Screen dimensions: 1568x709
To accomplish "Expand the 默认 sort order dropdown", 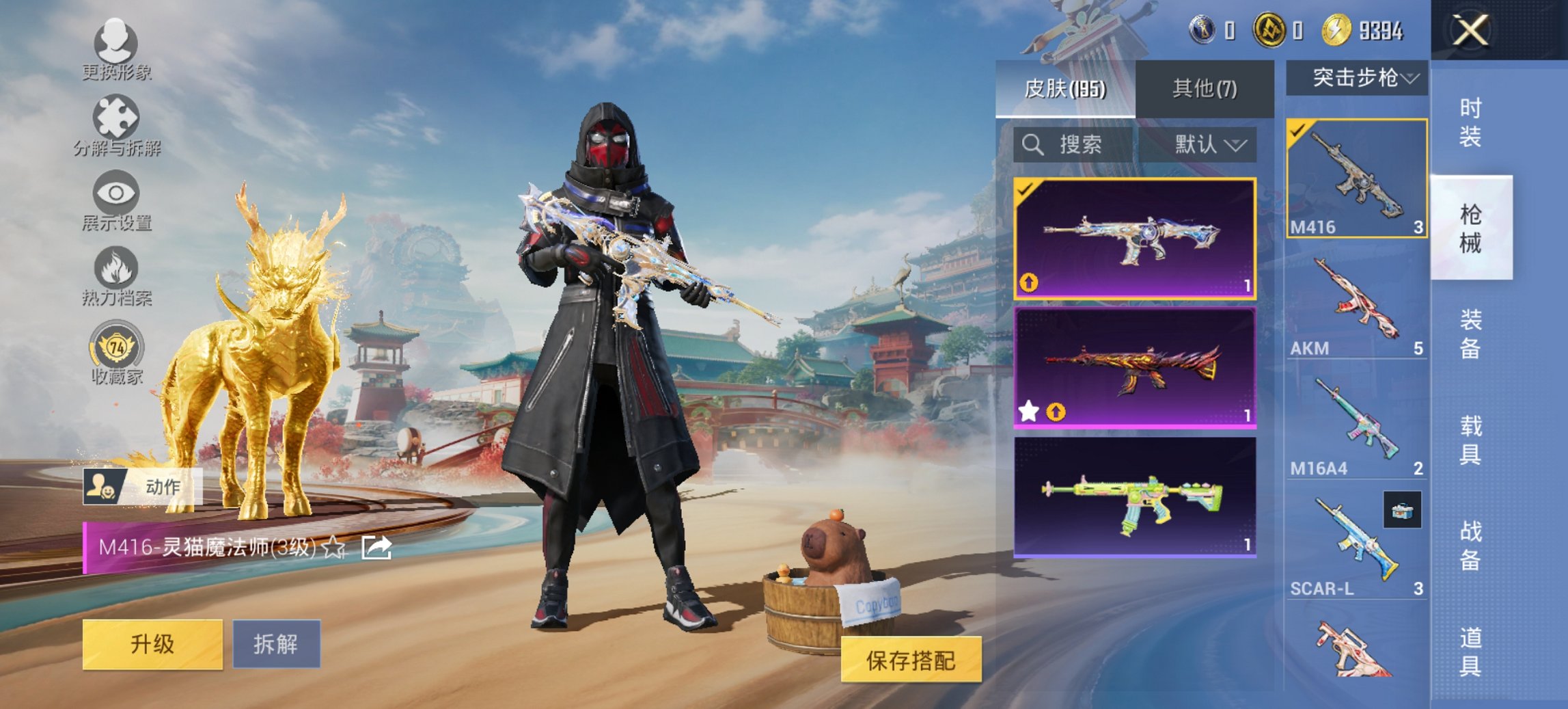I will click(1211, 146).
